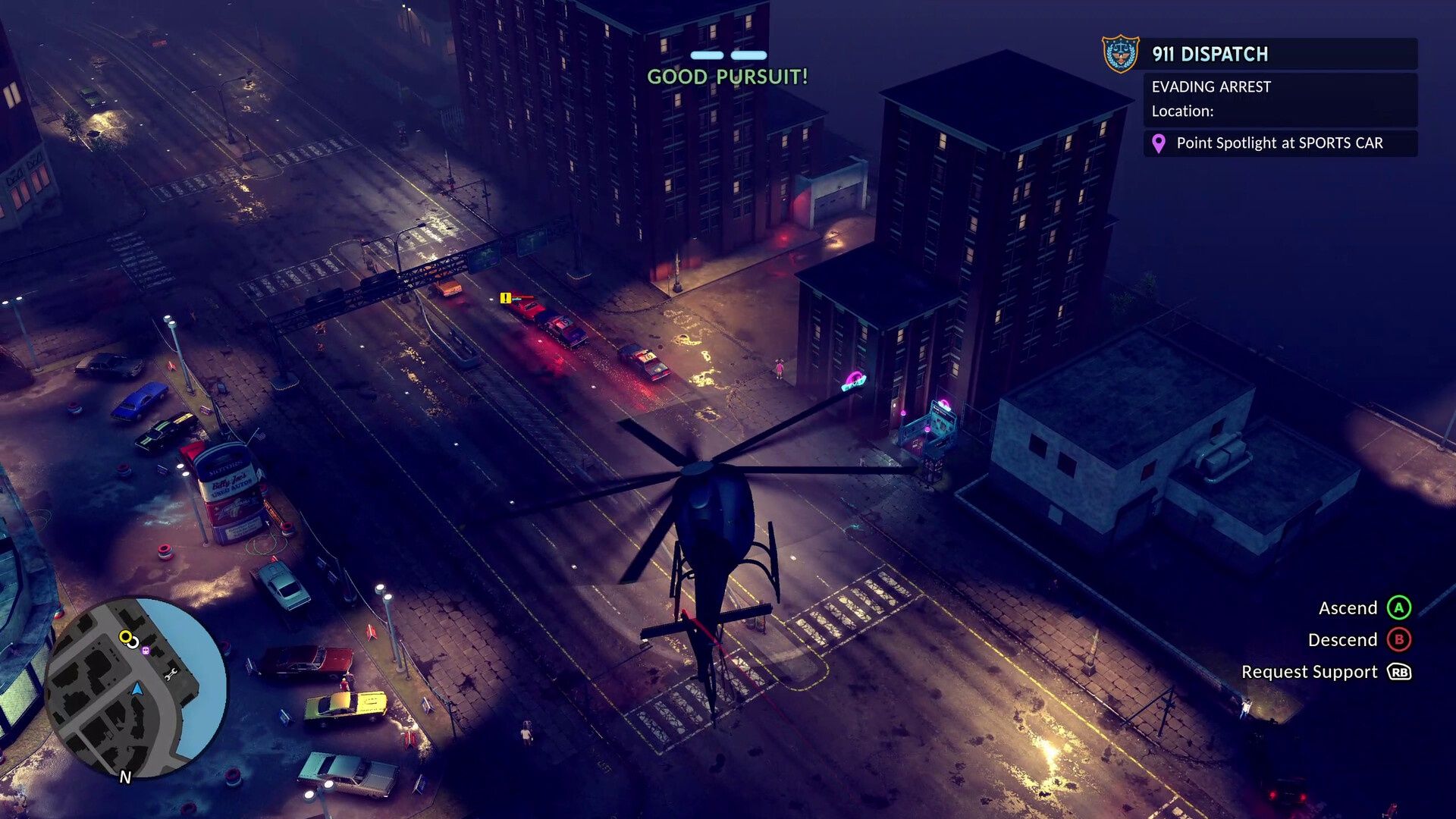Click the leftmost pursuit meter bar
Screen dimensions: 1456x819
click(x=706, y=55)
